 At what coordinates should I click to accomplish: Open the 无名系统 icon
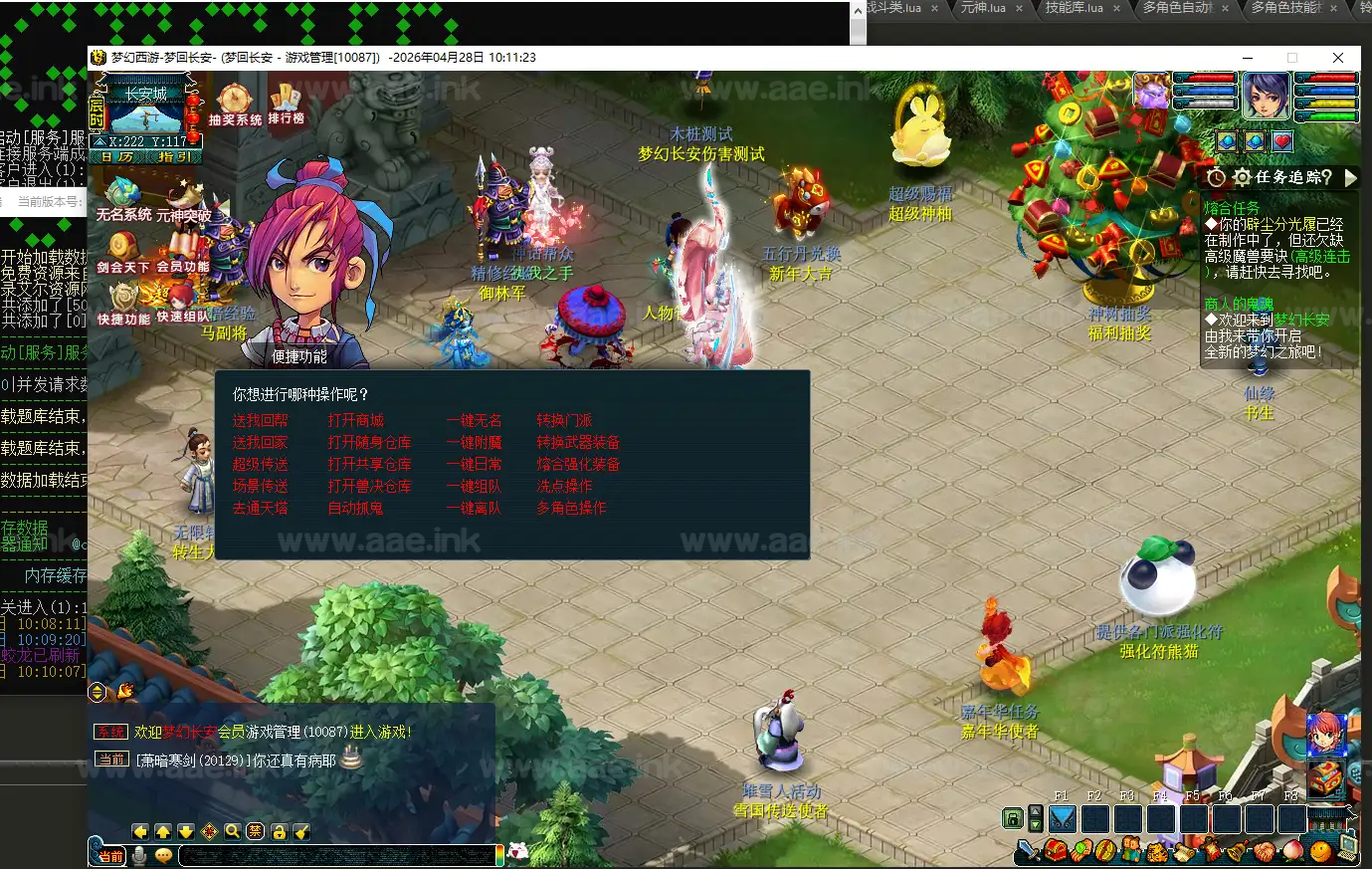(123, 197)
